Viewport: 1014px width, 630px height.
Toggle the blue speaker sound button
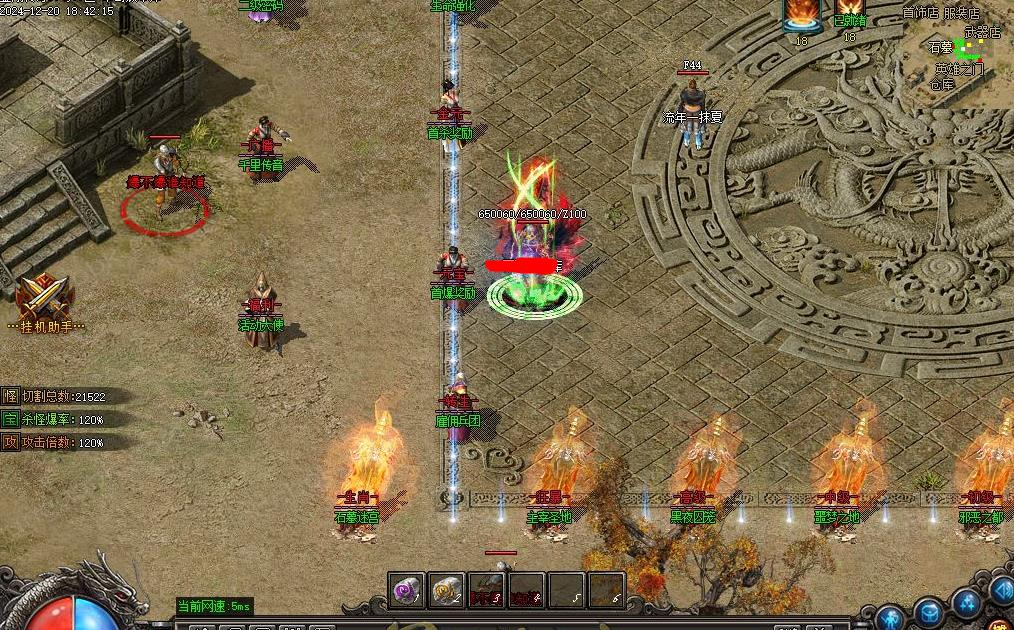1001,590
